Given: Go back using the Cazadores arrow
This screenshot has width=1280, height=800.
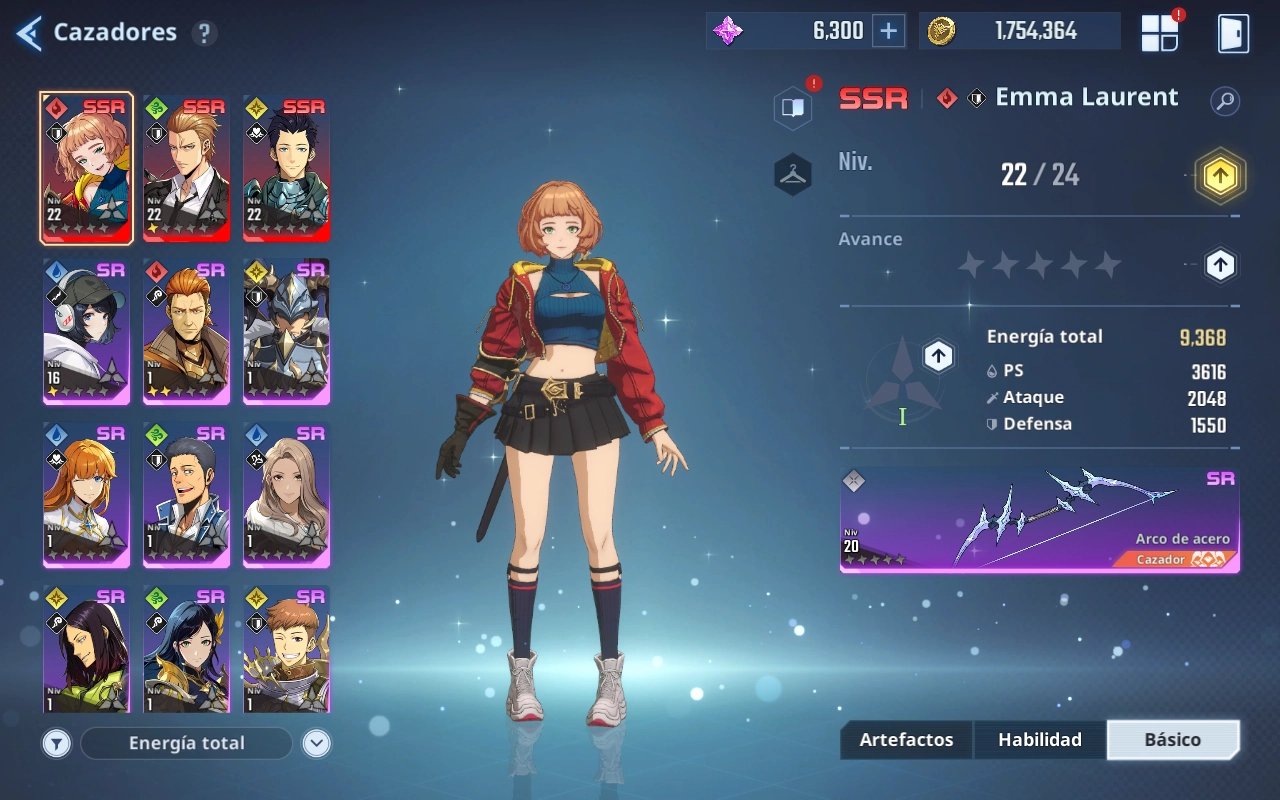Looking at the screenshot, I should (29, 33).
